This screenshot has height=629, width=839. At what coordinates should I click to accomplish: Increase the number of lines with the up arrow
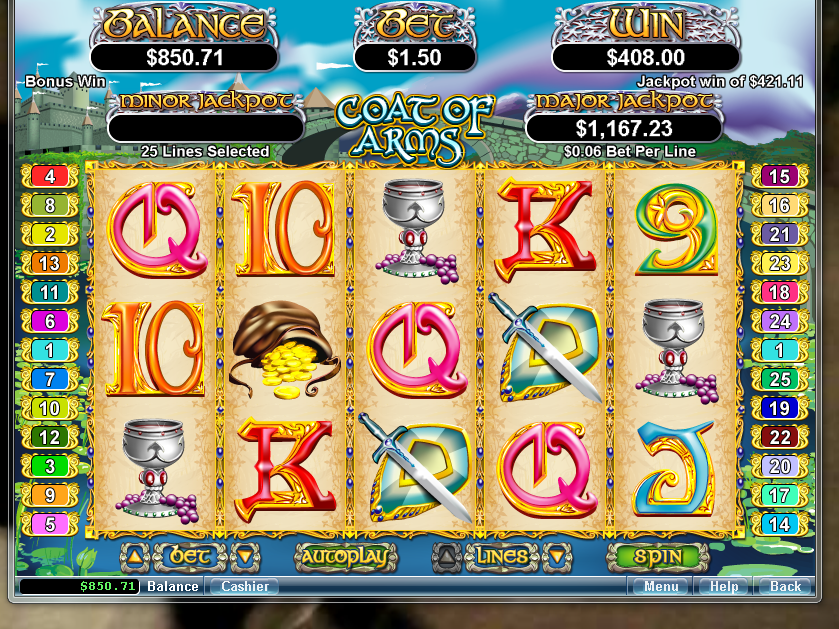coord(449,556)
